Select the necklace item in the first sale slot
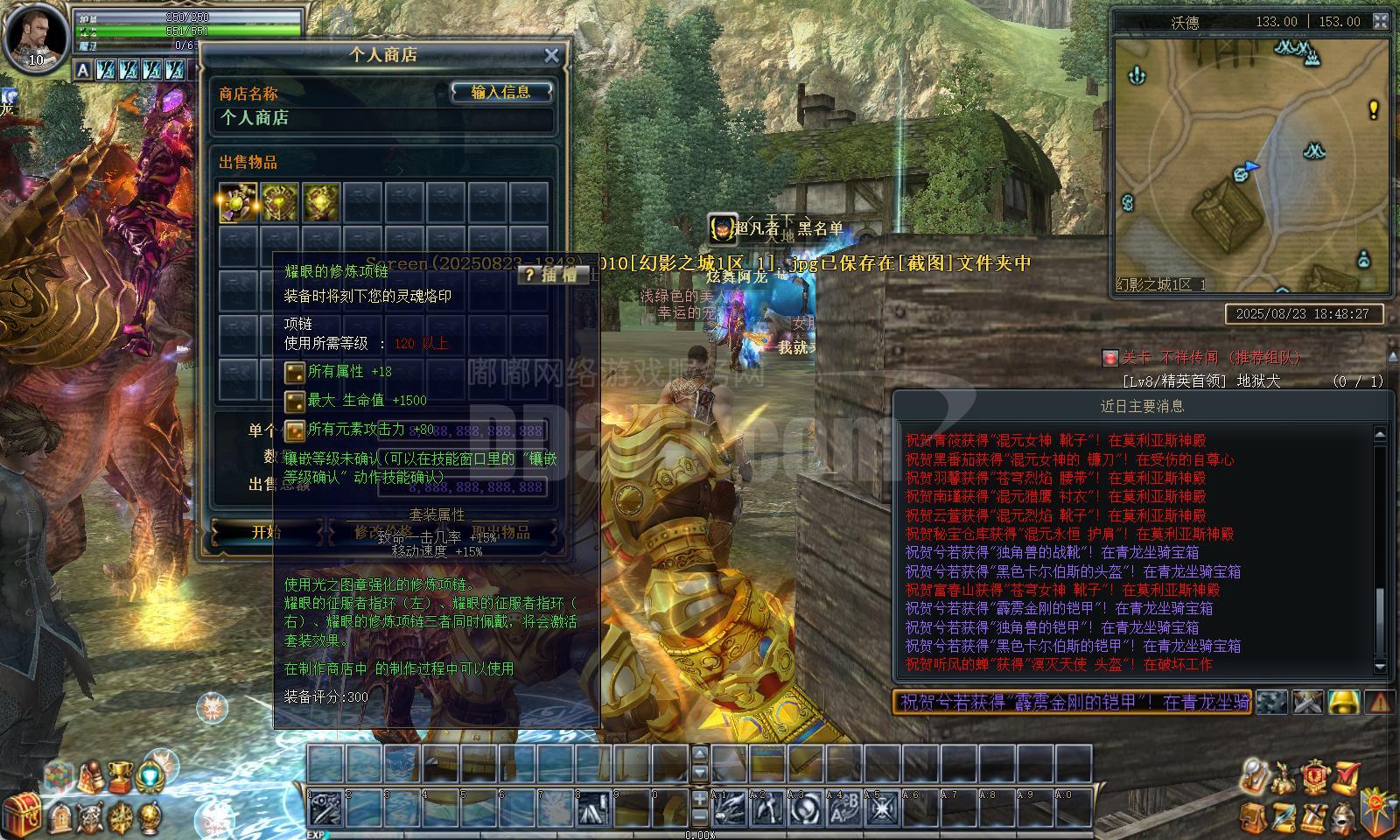Screen dimensions: 1400x840 click(238, 203)
